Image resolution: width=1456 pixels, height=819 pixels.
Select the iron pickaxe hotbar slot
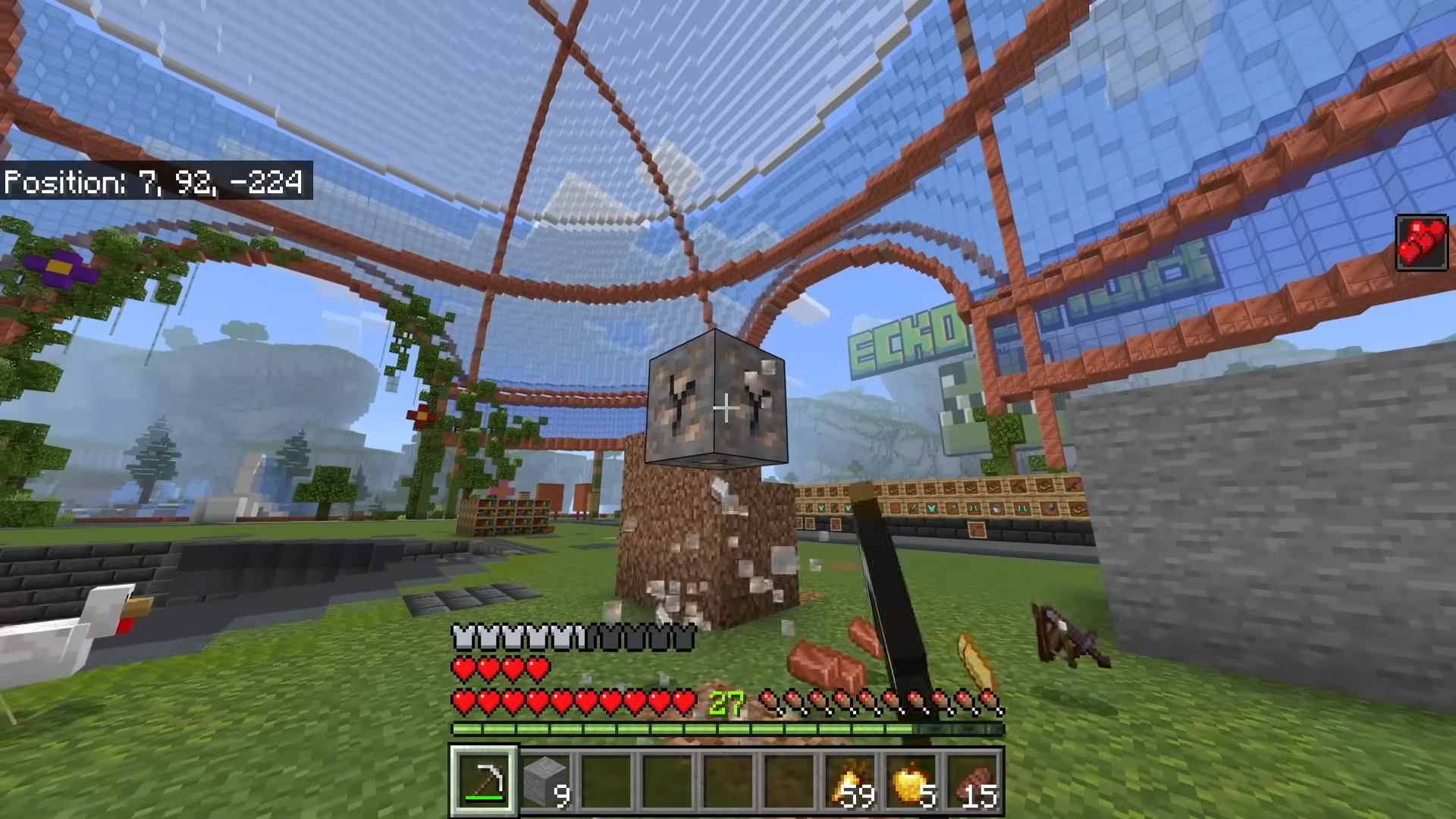485,780
